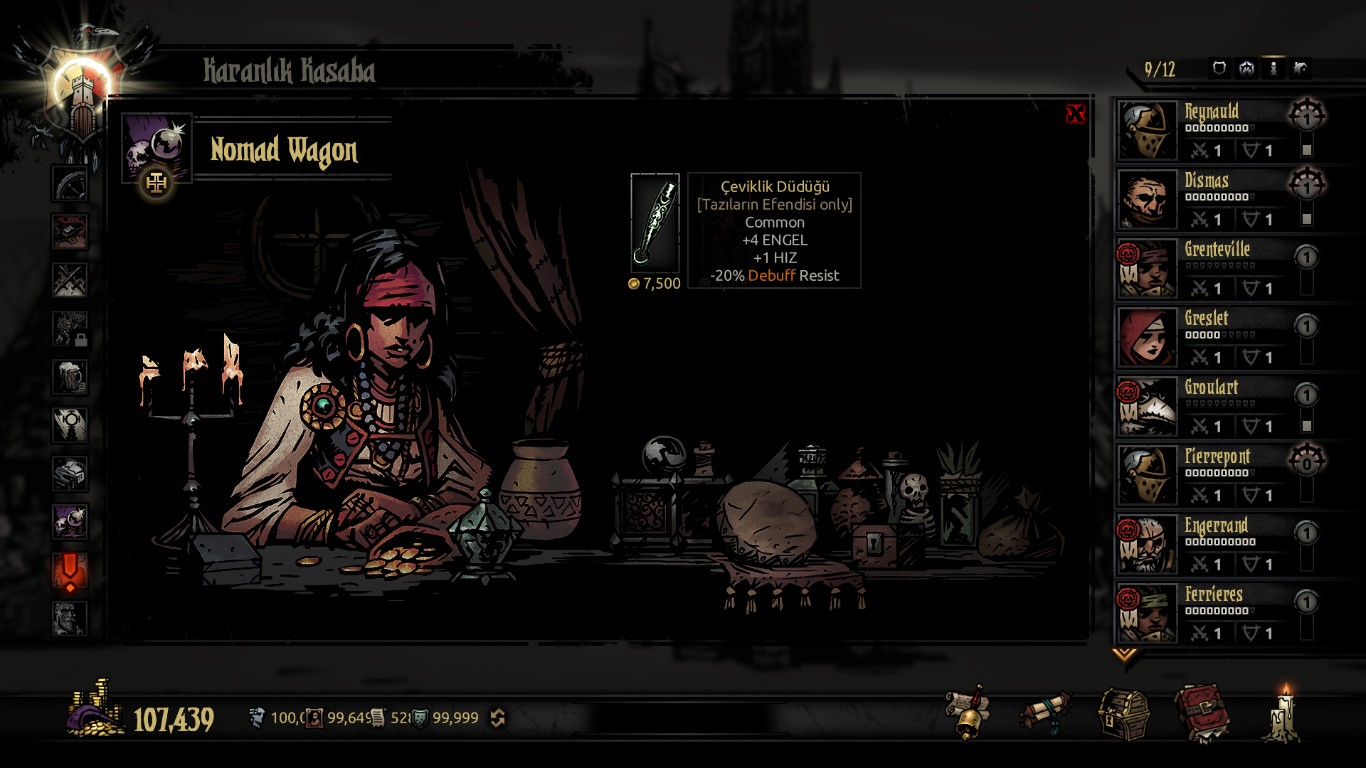Buy the Çeviklik Düdüğü trinket
Image resolution: width=1366 pixels, height=768 pixels.
click(655, 223)
